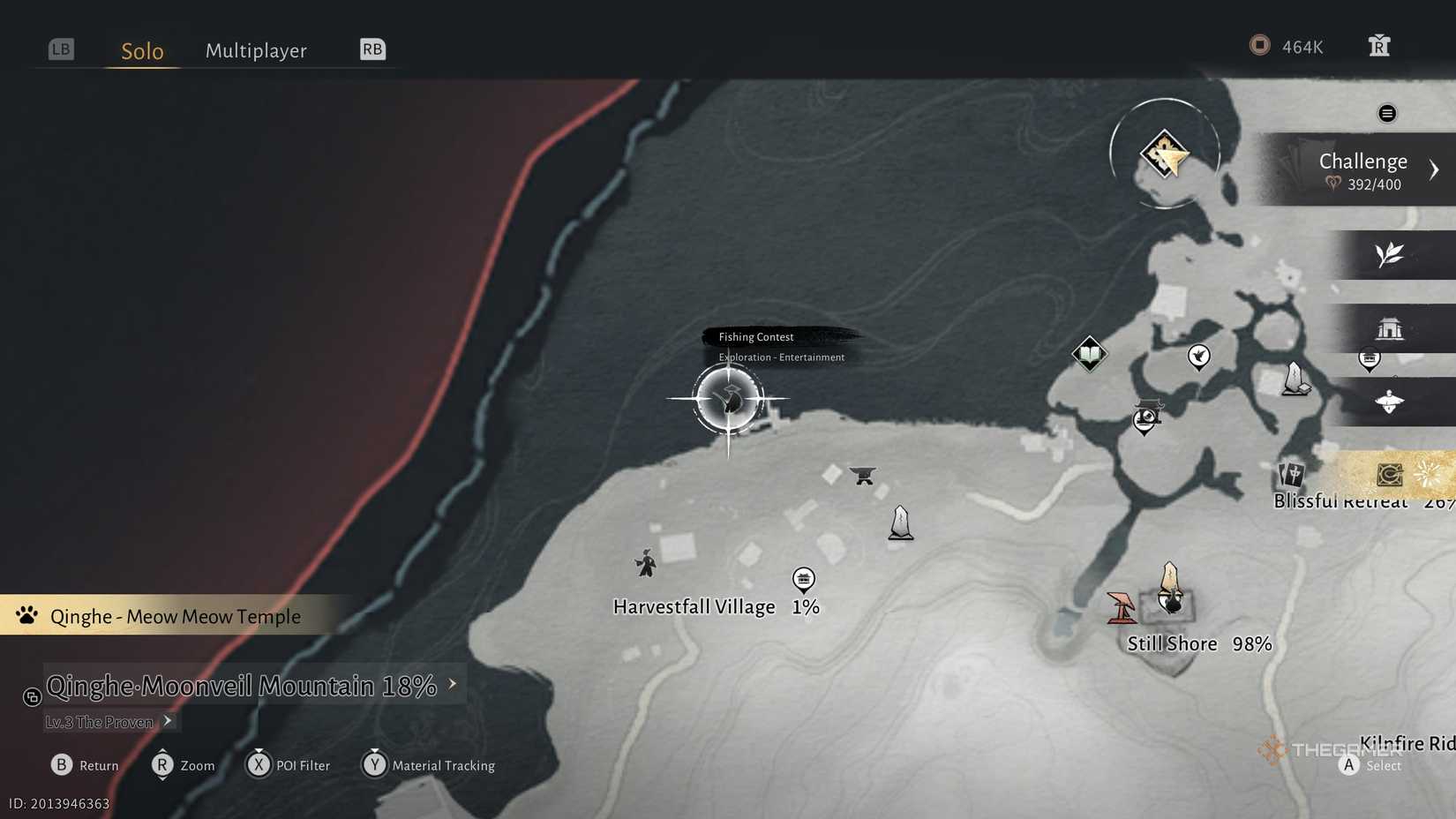Select the Solo tab
The height and width of the screenshot is (819, 1456).
point(140,50)
